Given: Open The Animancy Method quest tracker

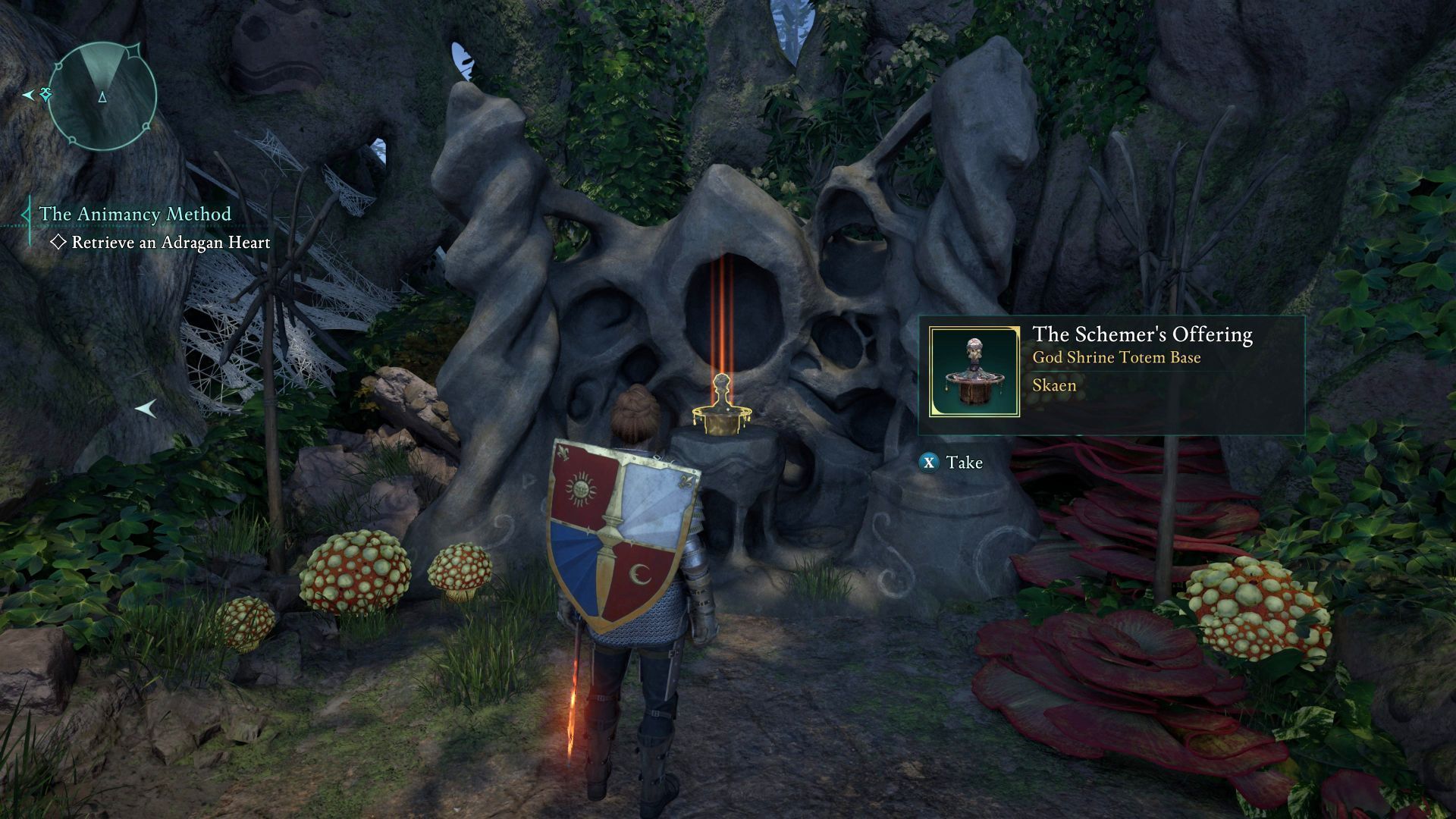Looking at the screenshot, I should [x=135, y=215].
